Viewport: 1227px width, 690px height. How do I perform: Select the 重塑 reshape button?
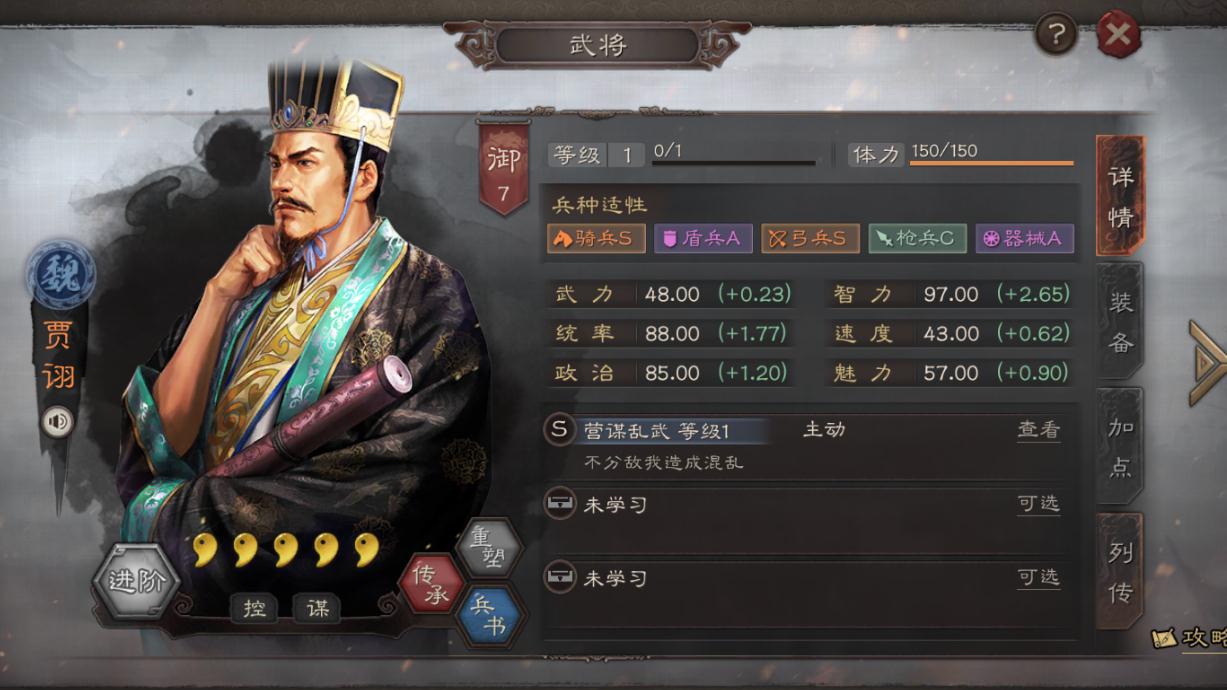(x=489, y=547)
